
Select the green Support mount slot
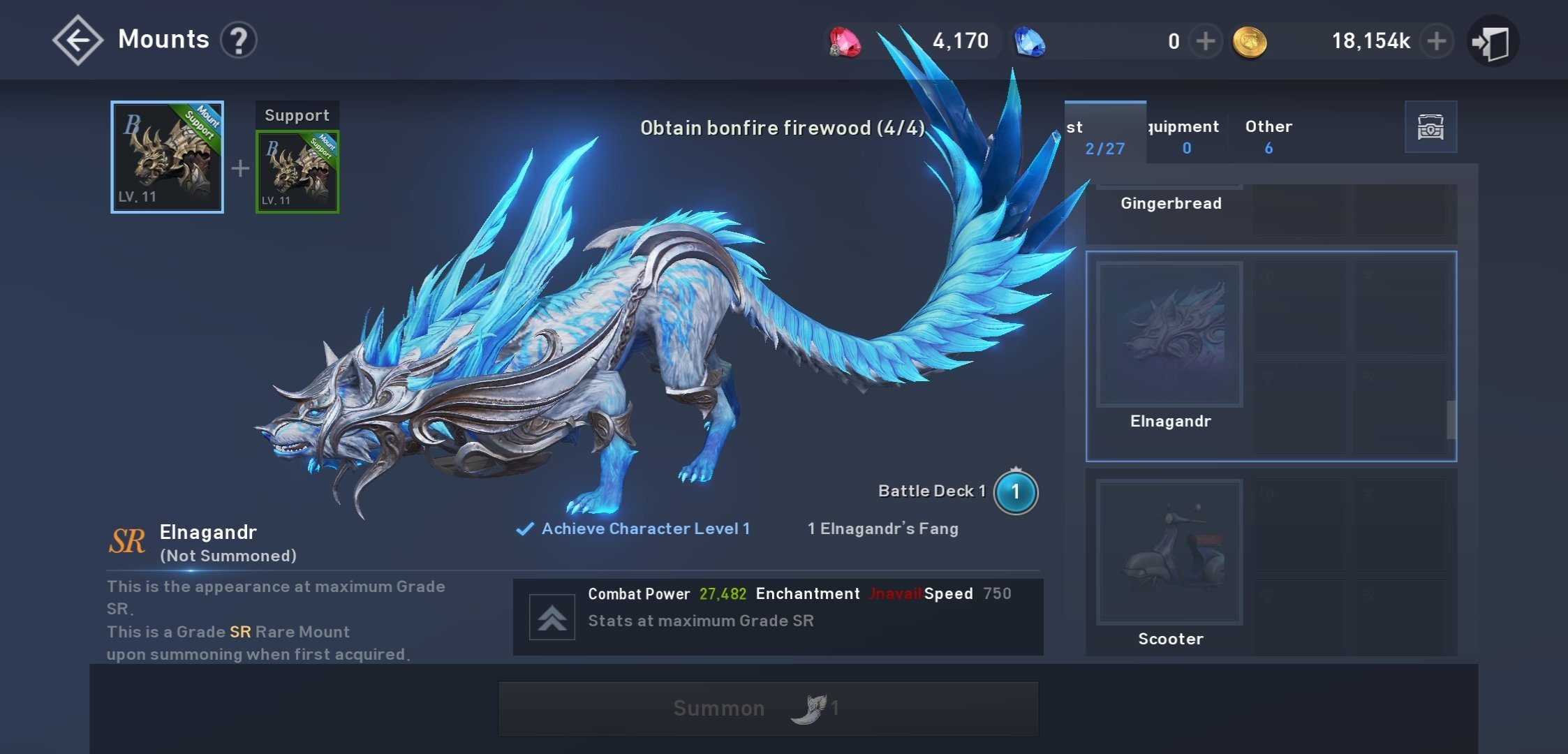[x=297, y=172]
